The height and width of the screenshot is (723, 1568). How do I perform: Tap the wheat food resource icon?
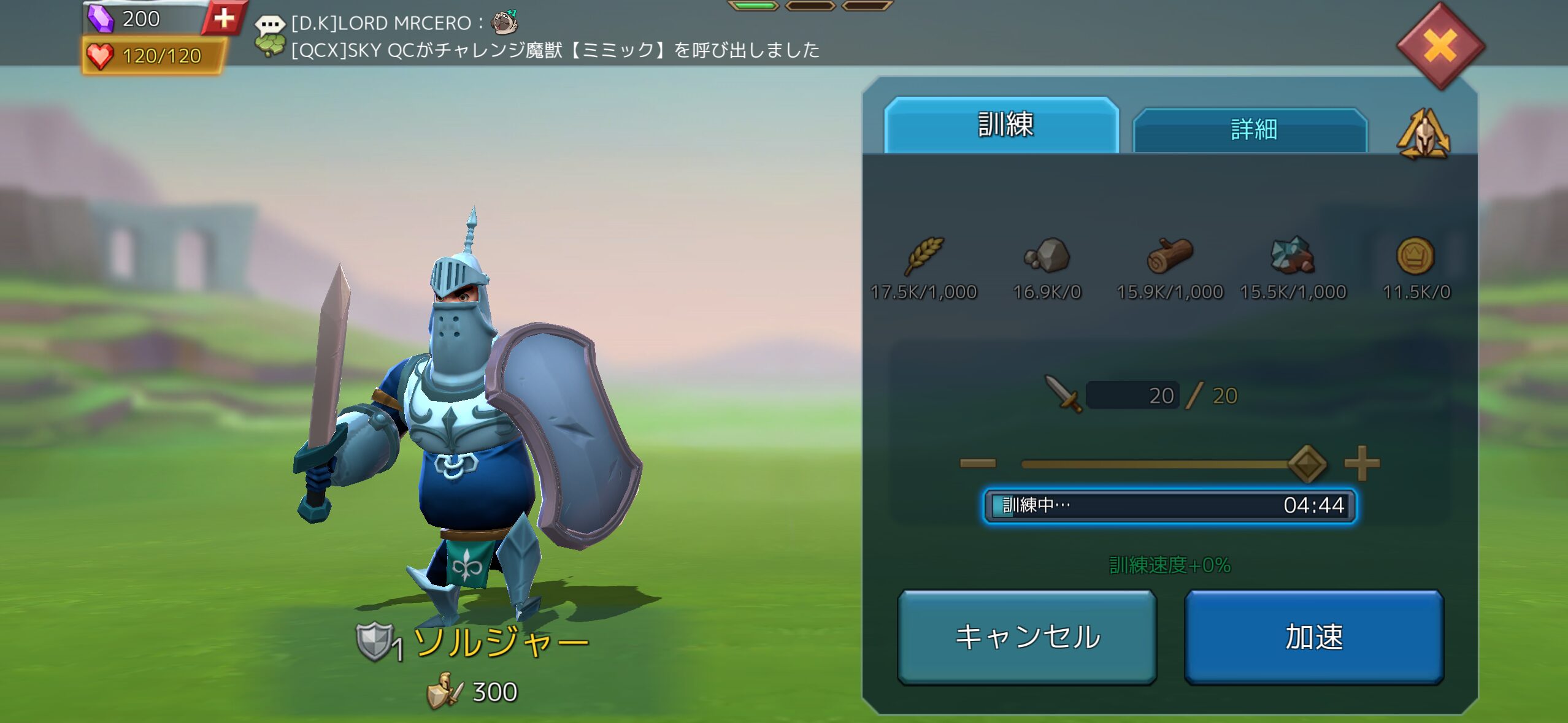(x=924, y=255)
